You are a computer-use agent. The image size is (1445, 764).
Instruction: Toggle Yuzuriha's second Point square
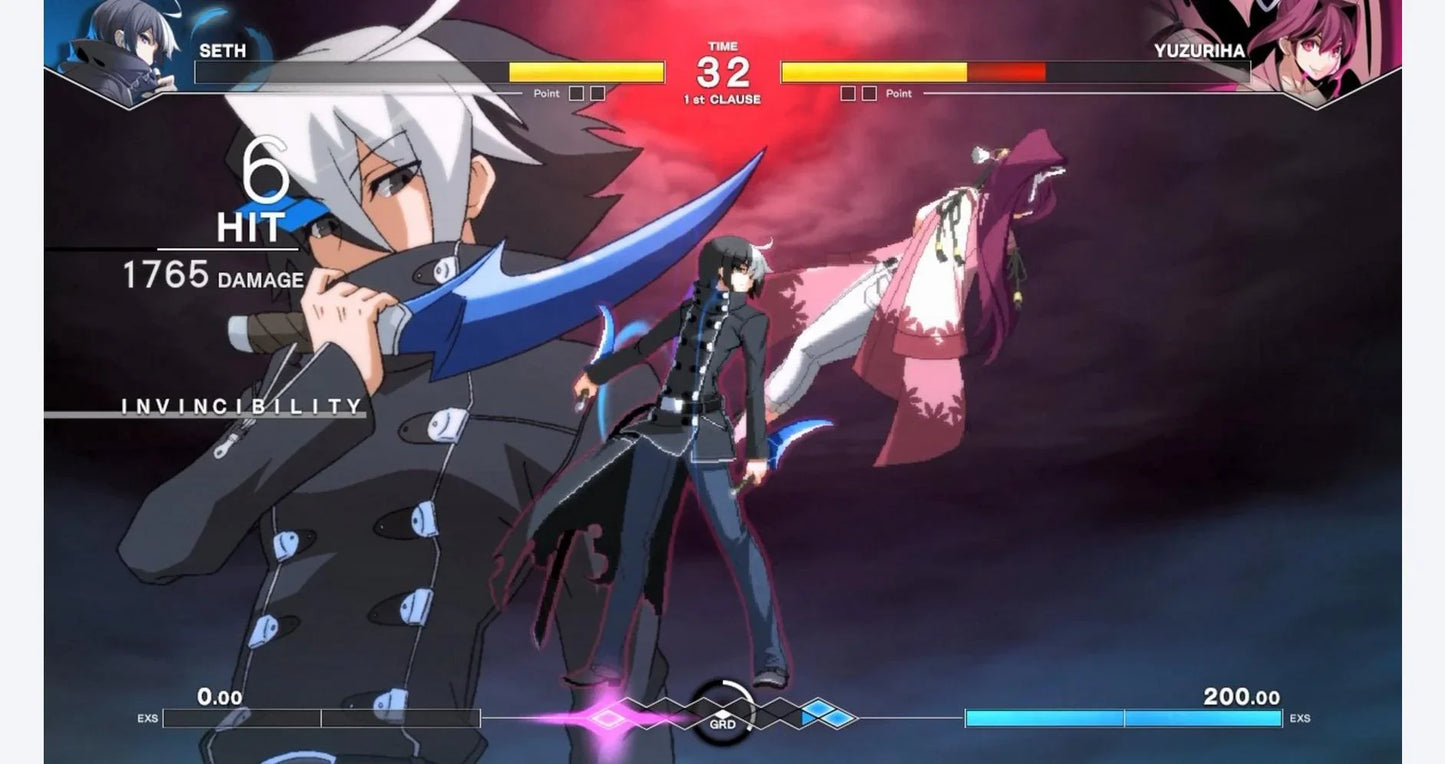tap(871, 93)
